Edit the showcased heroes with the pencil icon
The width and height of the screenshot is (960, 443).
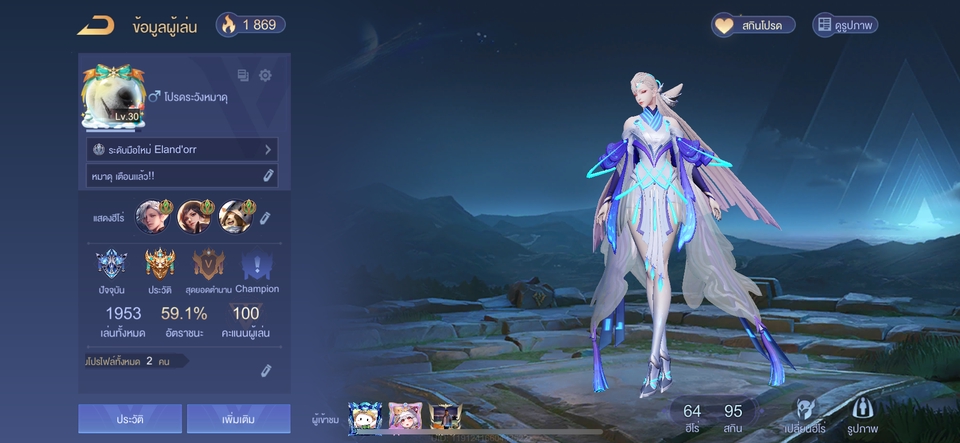(x=264, y=217)
